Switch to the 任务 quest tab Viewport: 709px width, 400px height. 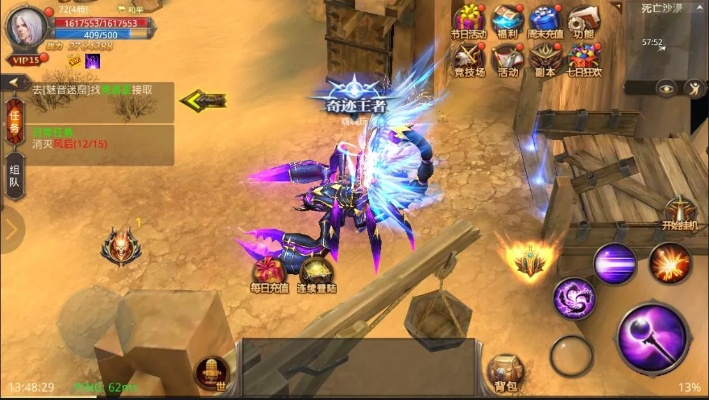coord(15,119)
